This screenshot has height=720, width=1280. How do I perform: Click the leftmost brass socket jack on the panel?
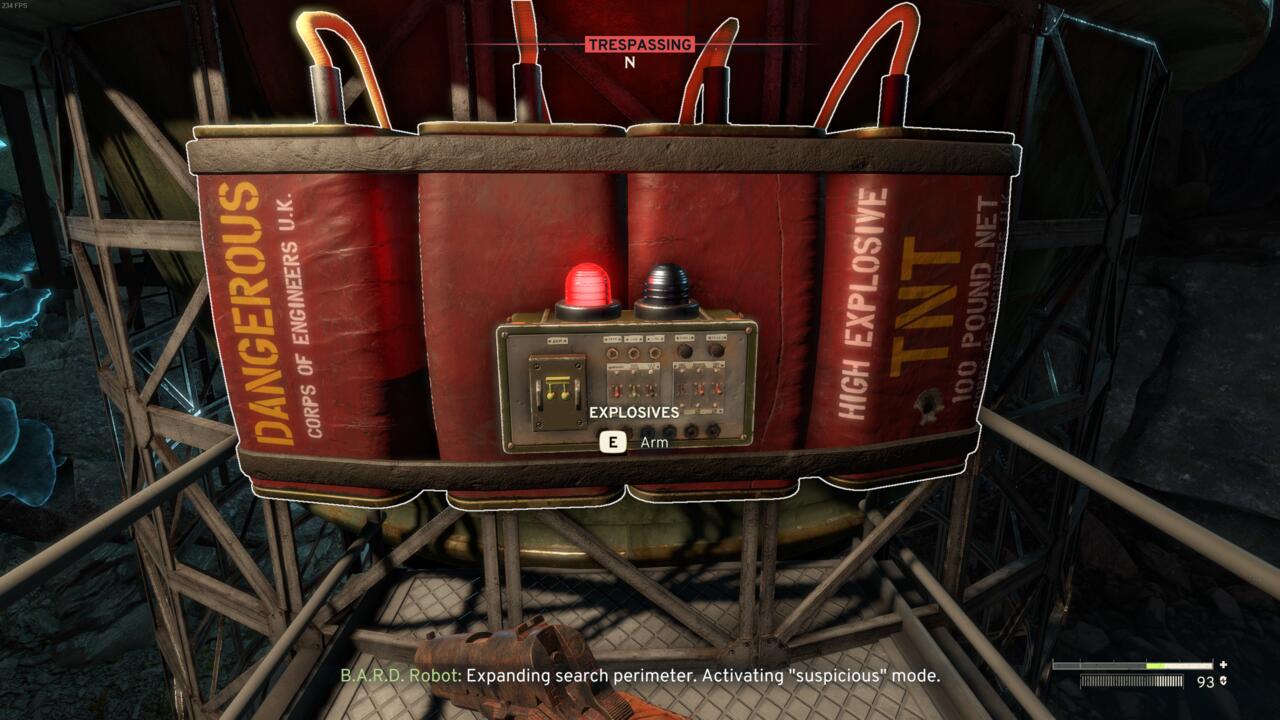[614, 352]
